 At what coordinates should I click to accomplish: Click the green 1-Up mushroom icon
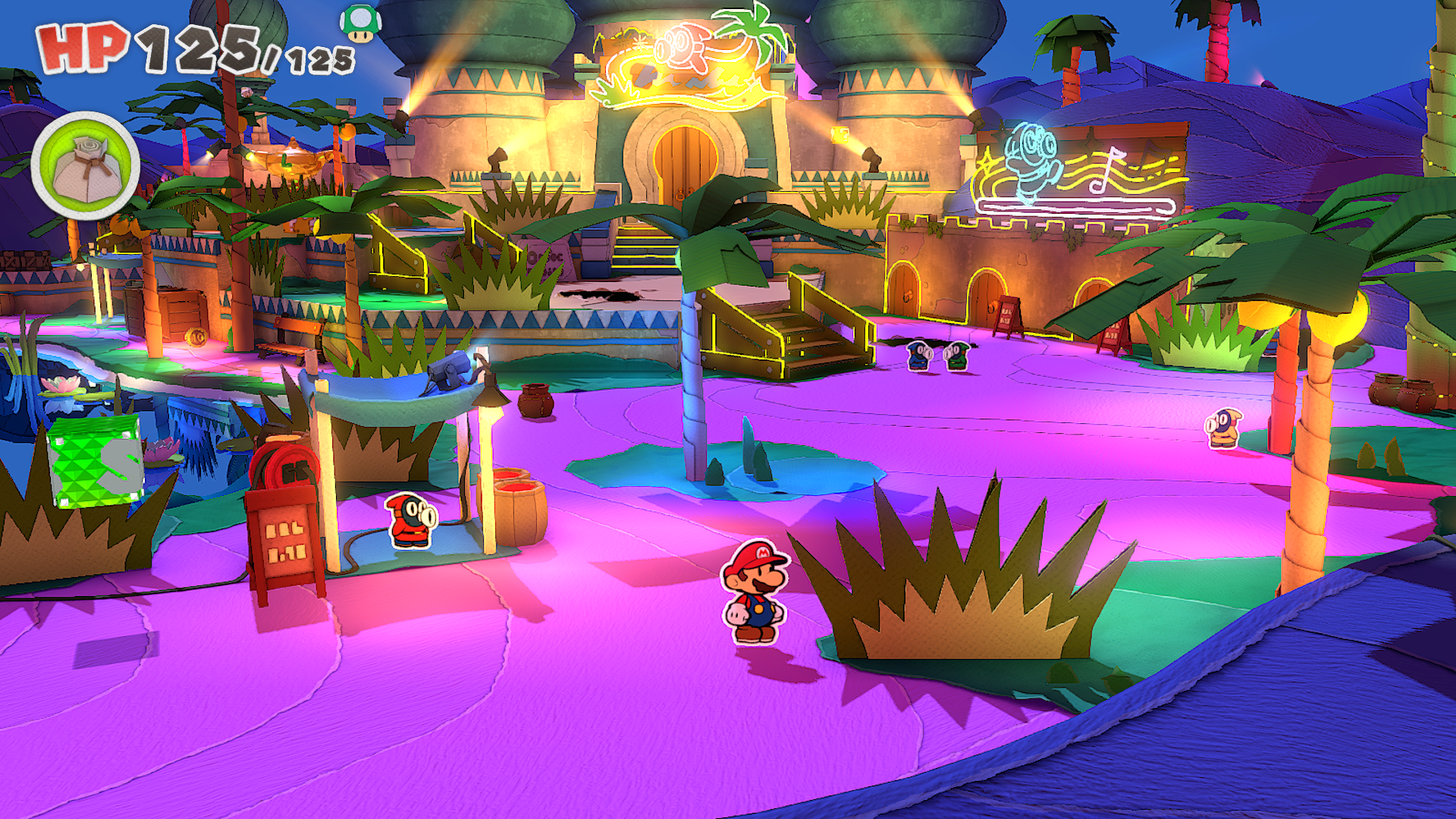[360, 24]
